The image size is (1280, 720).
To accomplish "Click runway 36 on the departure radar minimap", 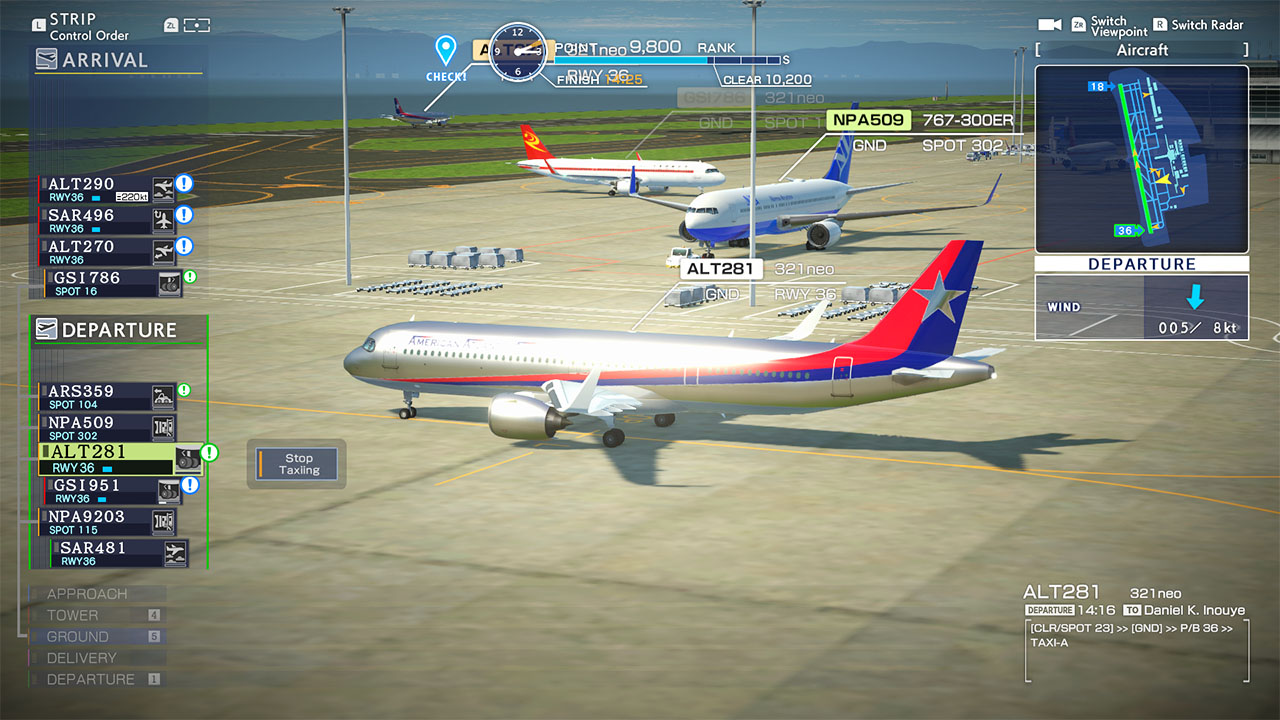I will (x=1127, y=231).
